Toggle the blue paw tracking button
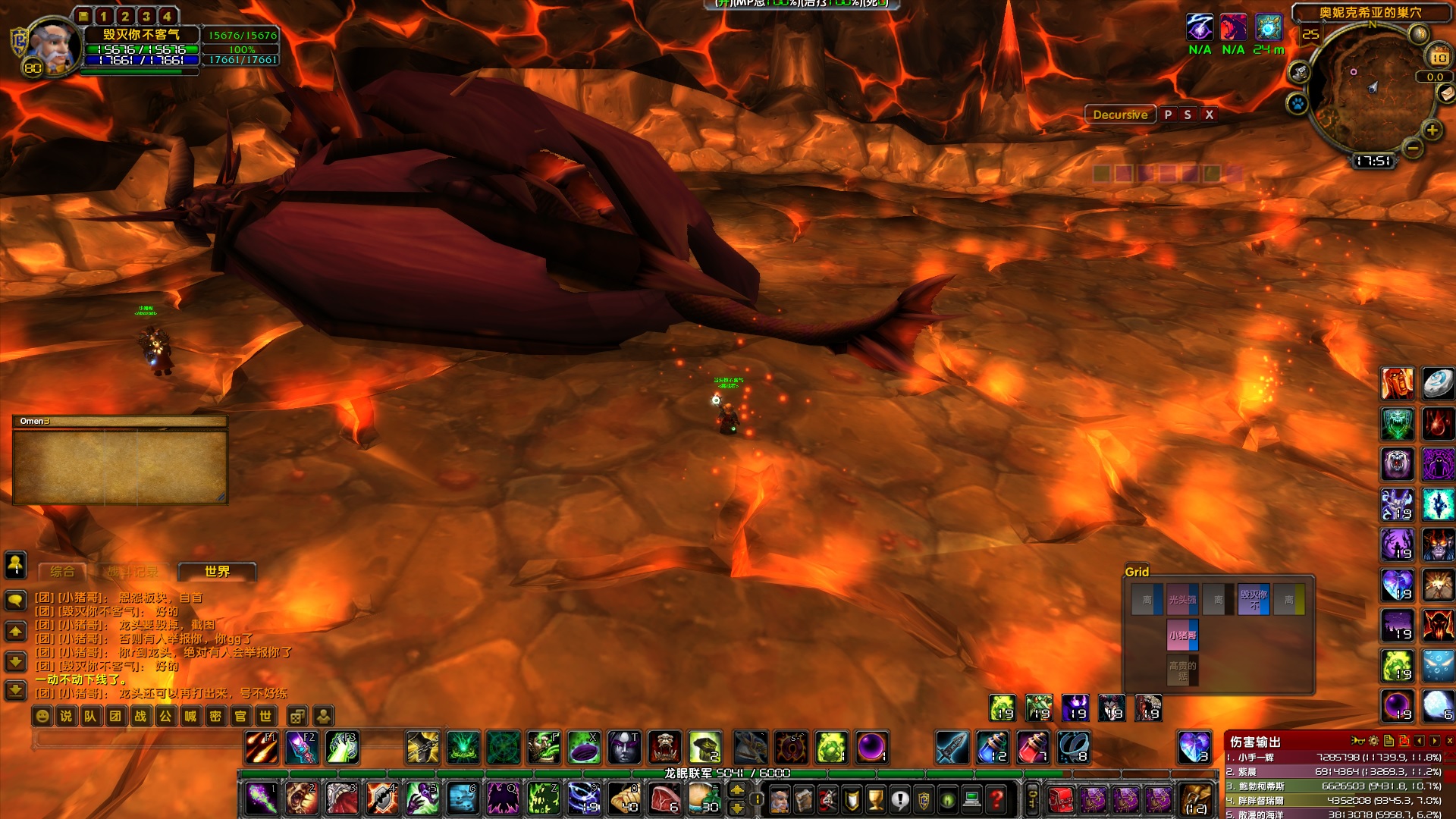This screenshot has height=819, width=1456. point(1298,103)
